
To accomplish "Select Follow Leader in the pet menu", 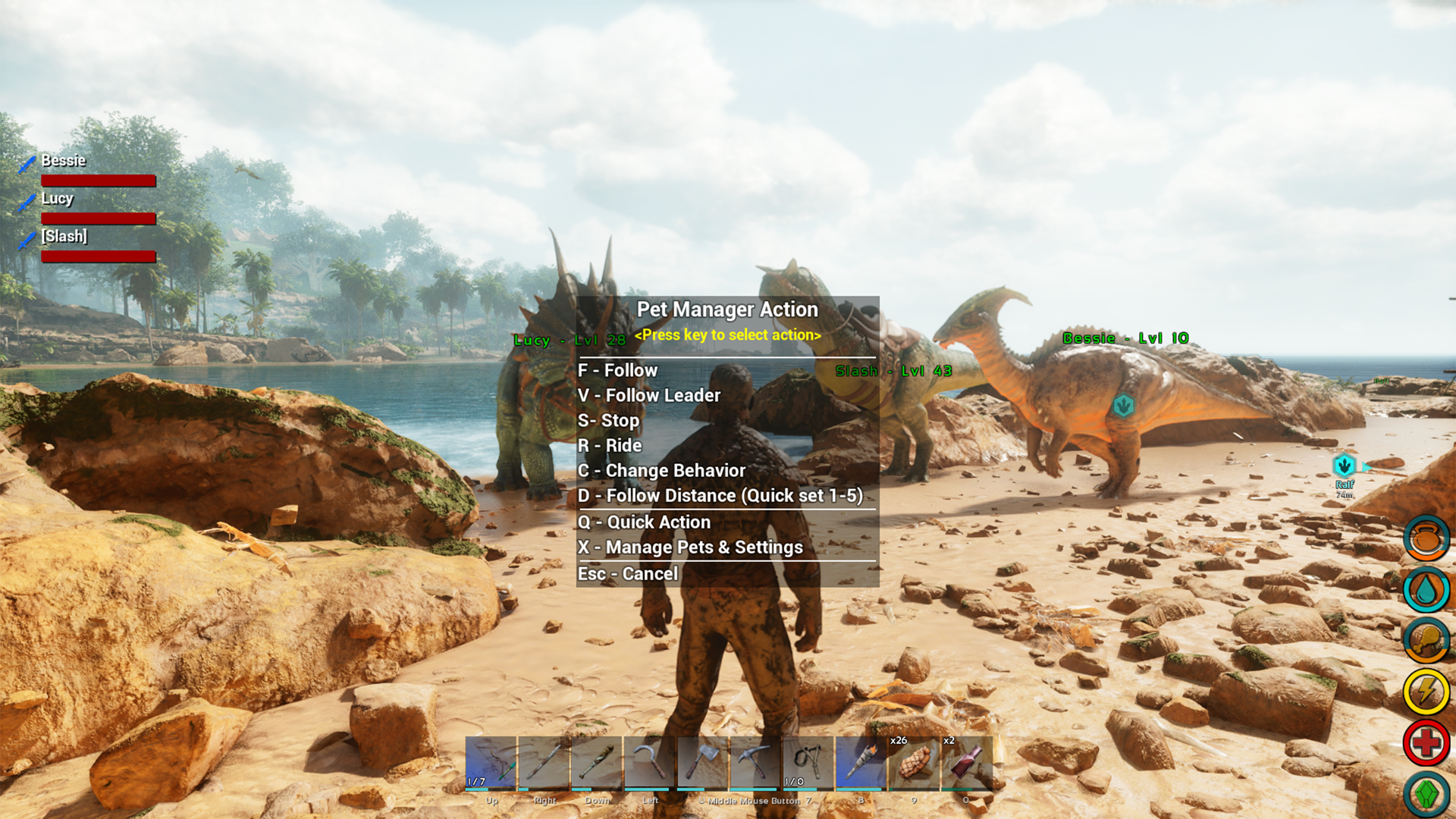I will 649,395.
